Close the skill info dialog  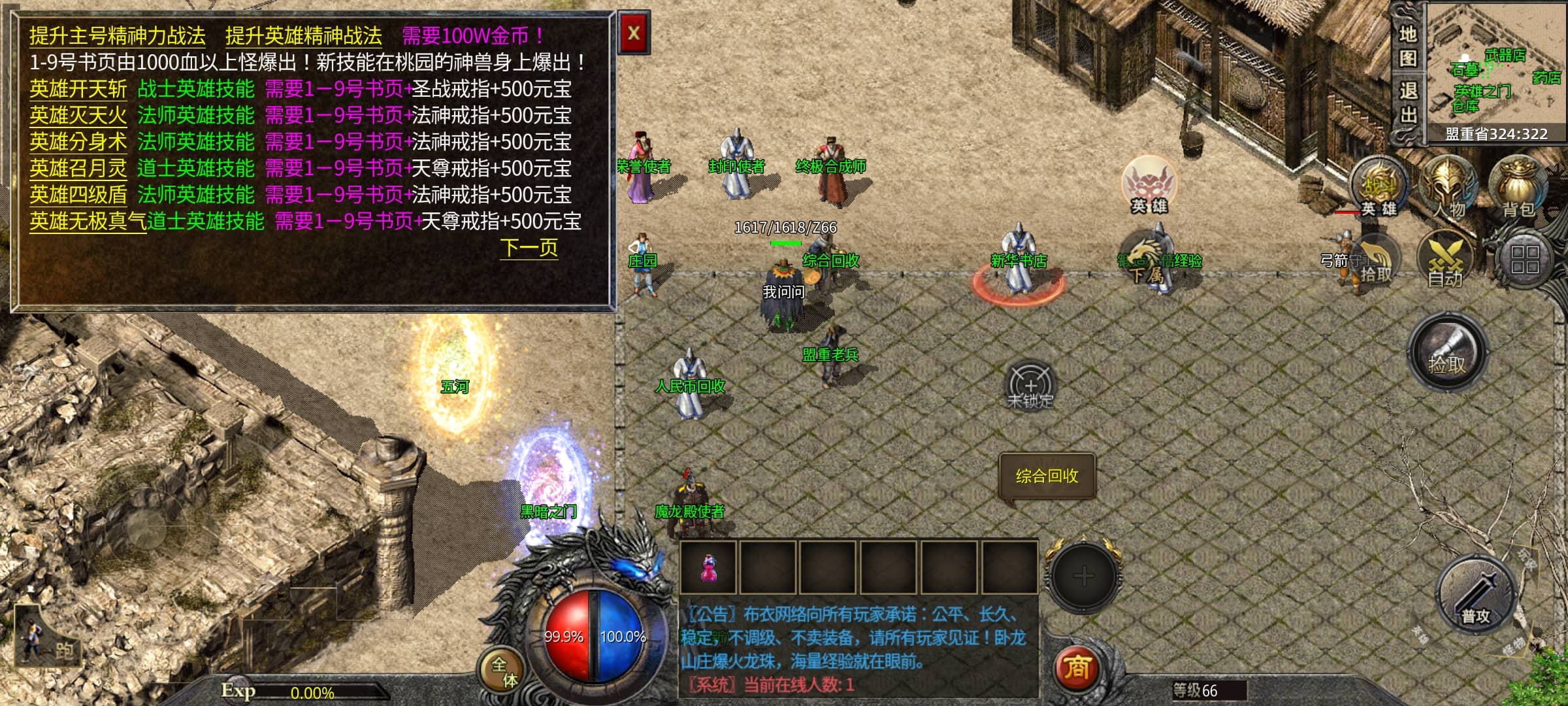pos(633,33)
